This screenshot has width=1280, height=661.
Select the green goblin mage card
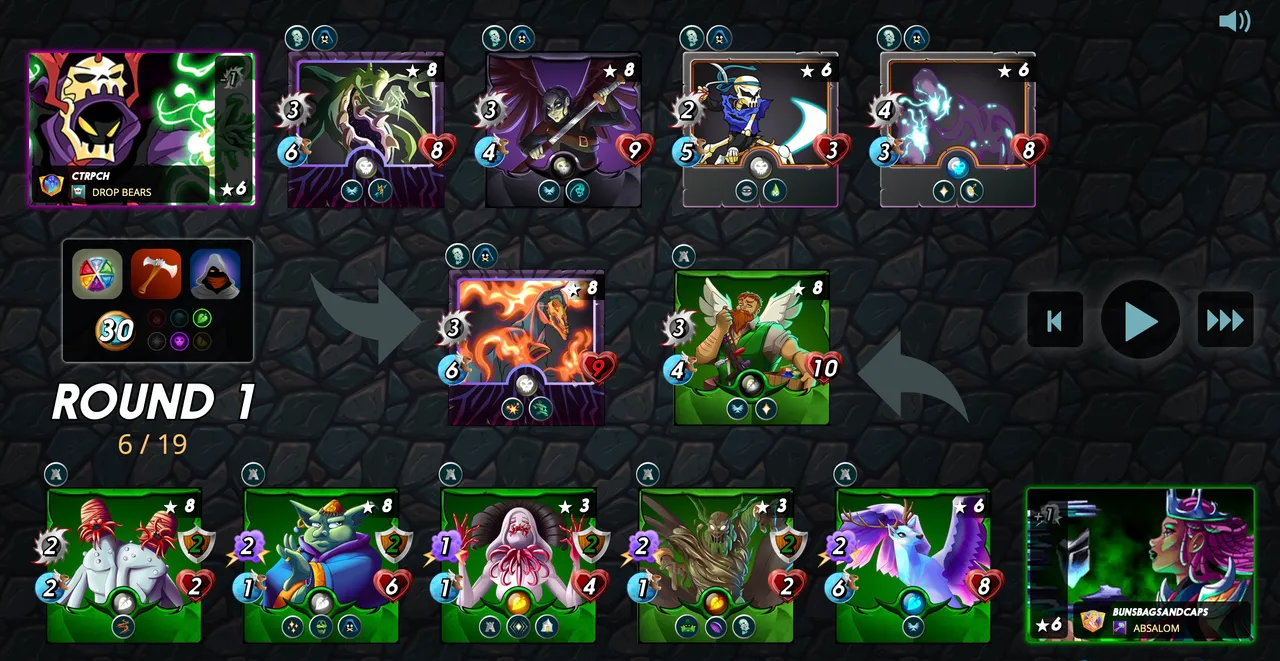[x=321, y=565]
